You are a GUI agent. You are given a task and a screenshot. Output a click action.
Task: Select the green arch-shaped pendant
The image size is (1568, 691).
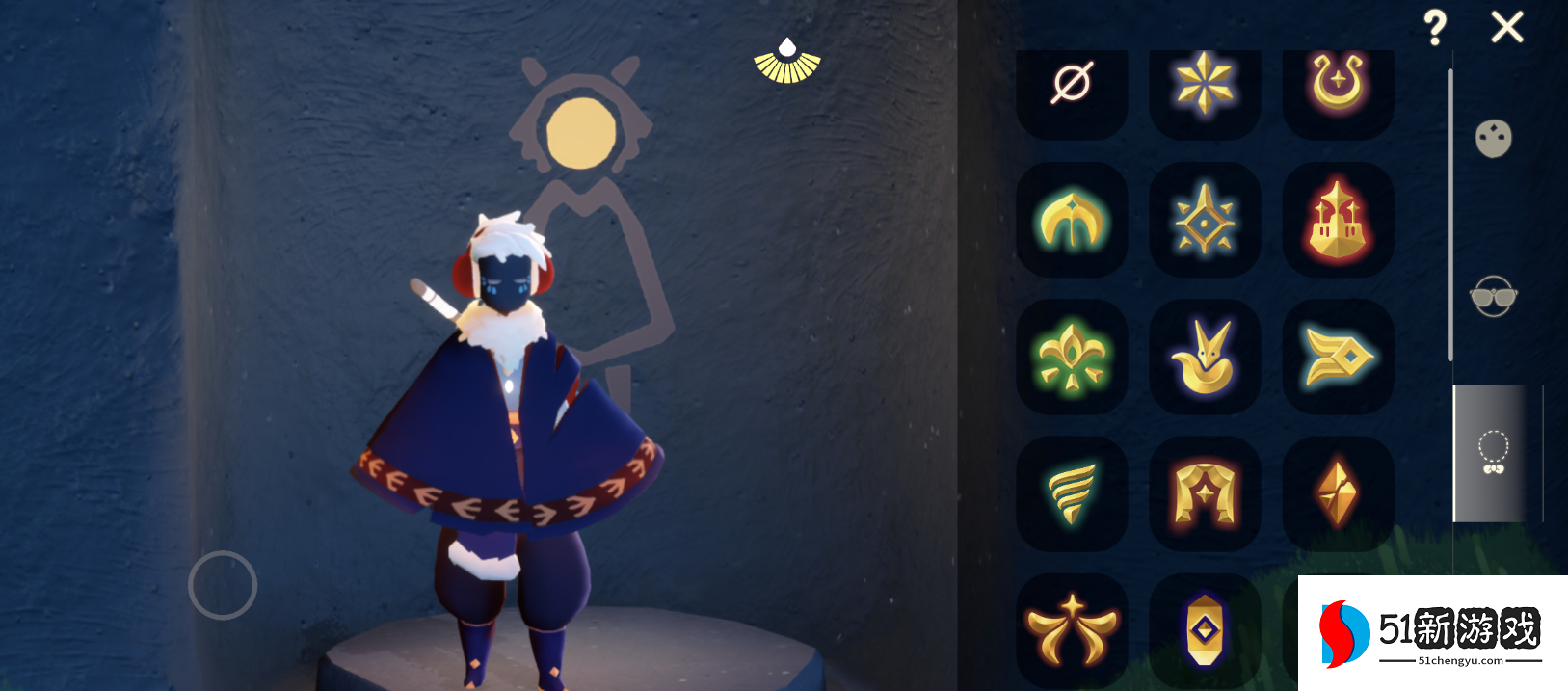click(x=1072, y=221)
